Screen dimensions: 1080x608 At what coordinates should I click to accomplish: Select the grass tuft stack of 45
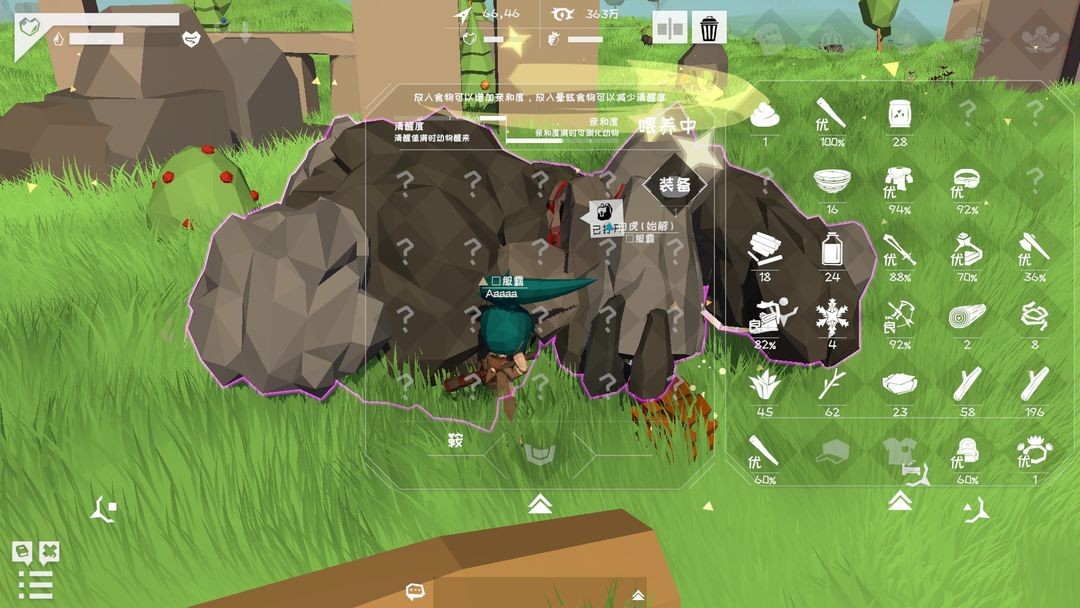pyautogui.click(x=765, y=385)
